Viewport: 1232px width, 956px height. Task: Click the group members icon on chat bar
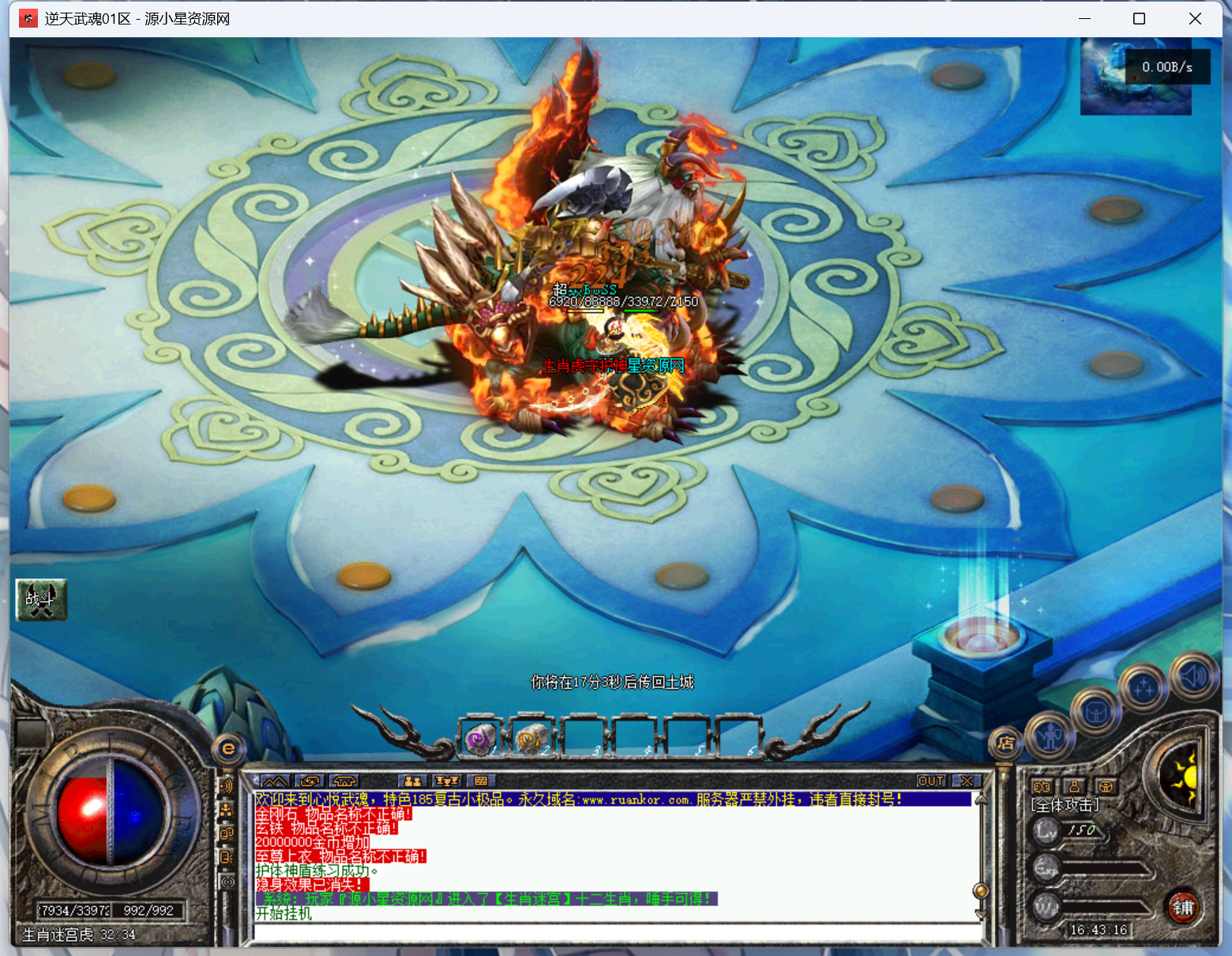coord(412,781)
